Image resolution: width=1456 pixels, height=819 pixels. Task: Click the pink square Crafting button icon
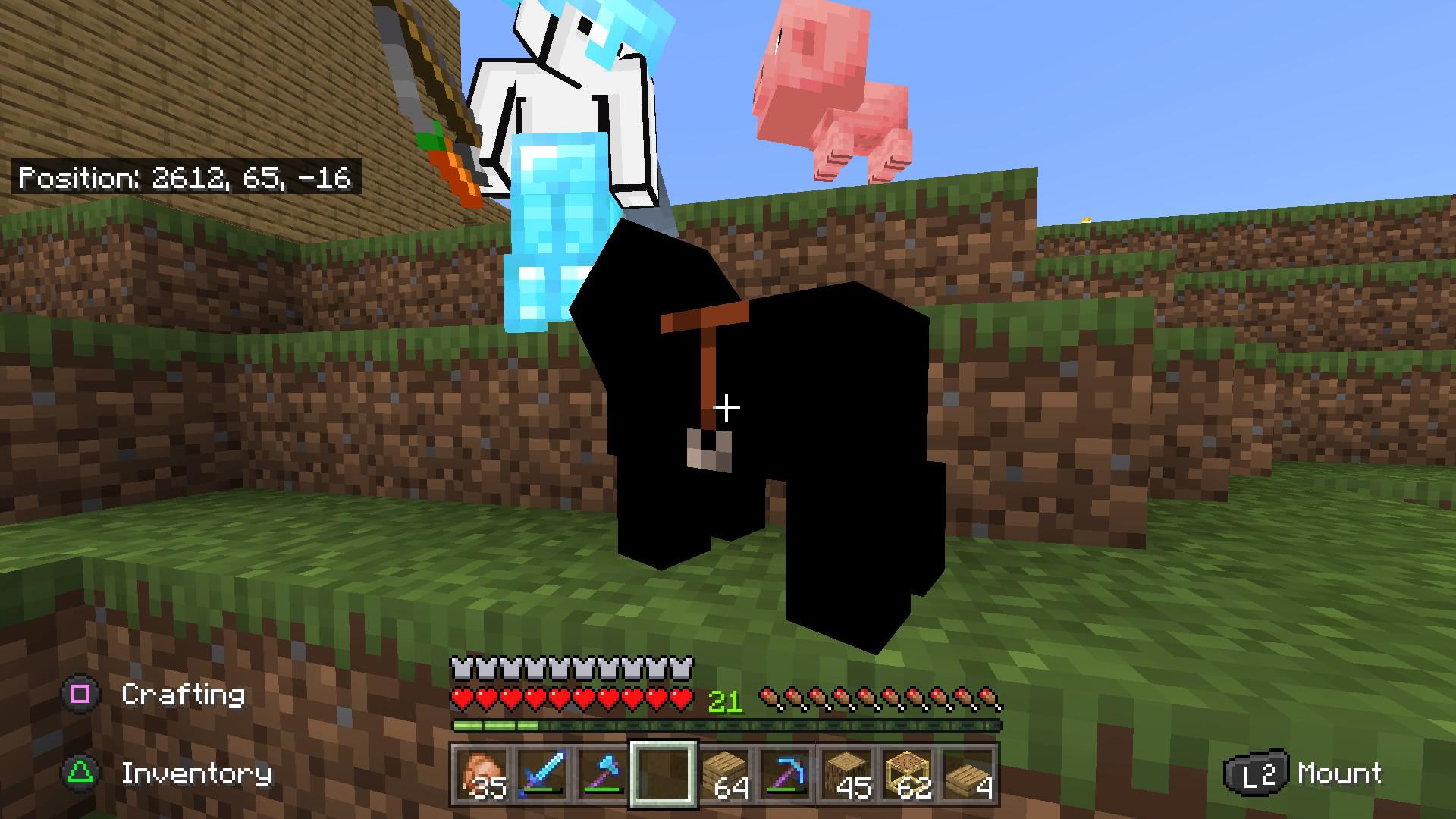[x=78, y=694]
